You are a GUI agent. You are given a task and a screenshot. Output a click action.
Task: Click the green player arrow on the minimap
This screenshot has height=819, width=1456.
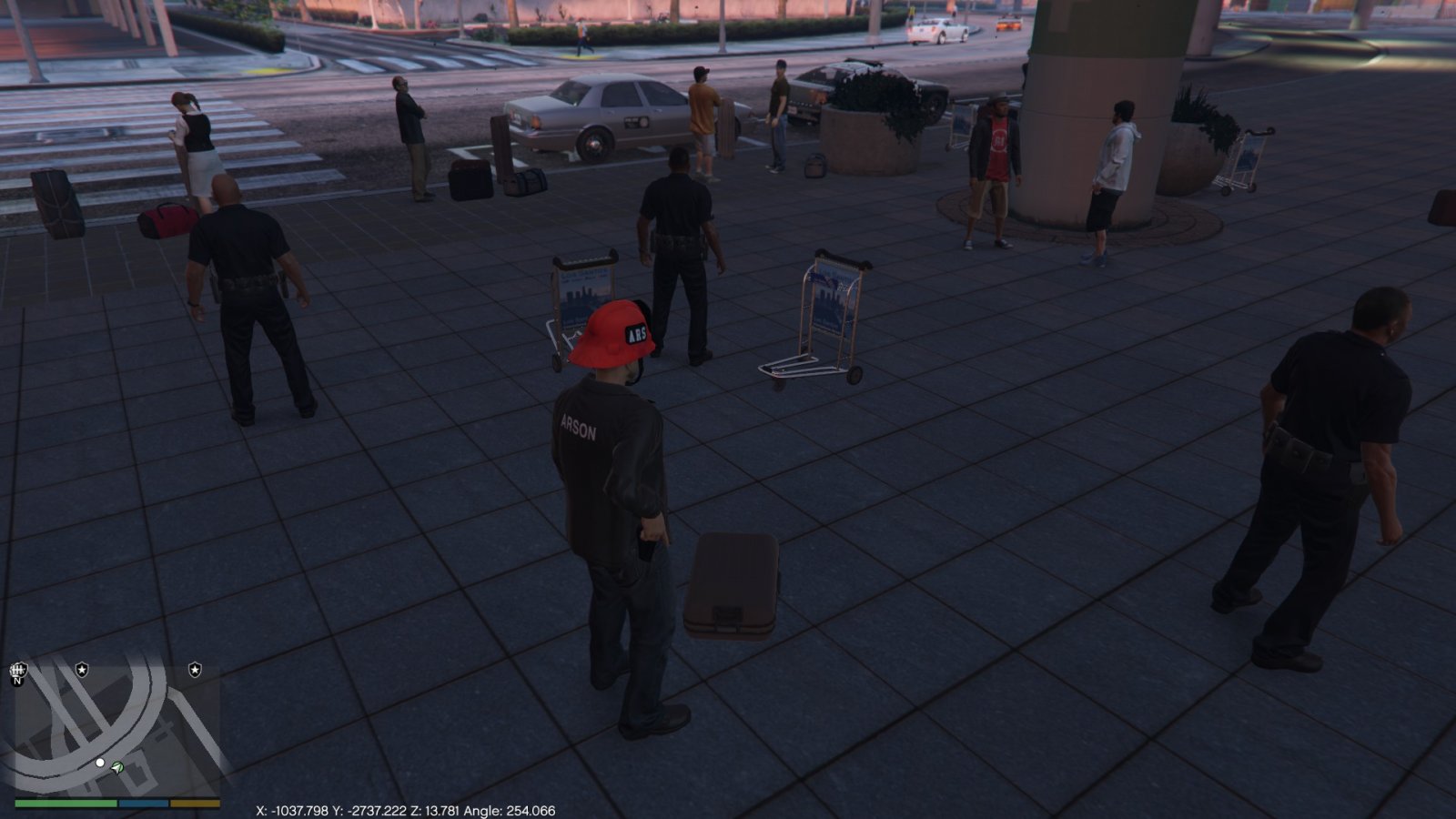tap(116, 768)
